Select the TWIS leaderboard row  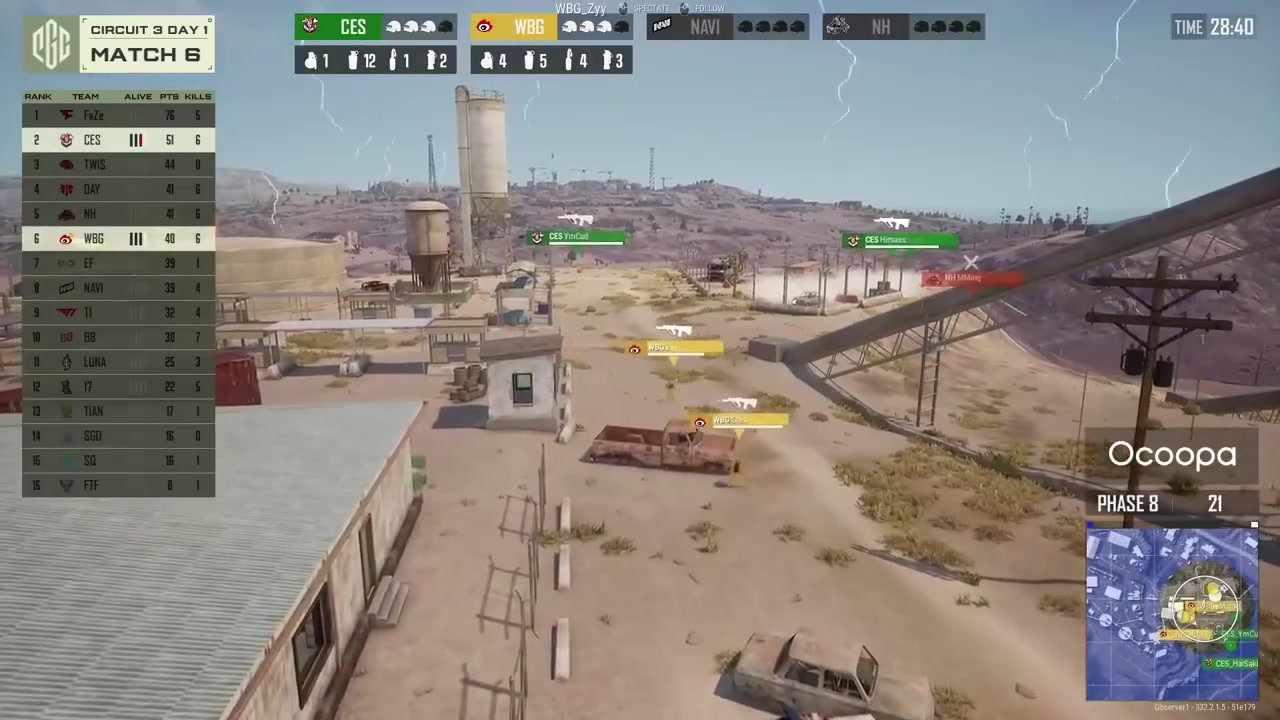[118, 165]
